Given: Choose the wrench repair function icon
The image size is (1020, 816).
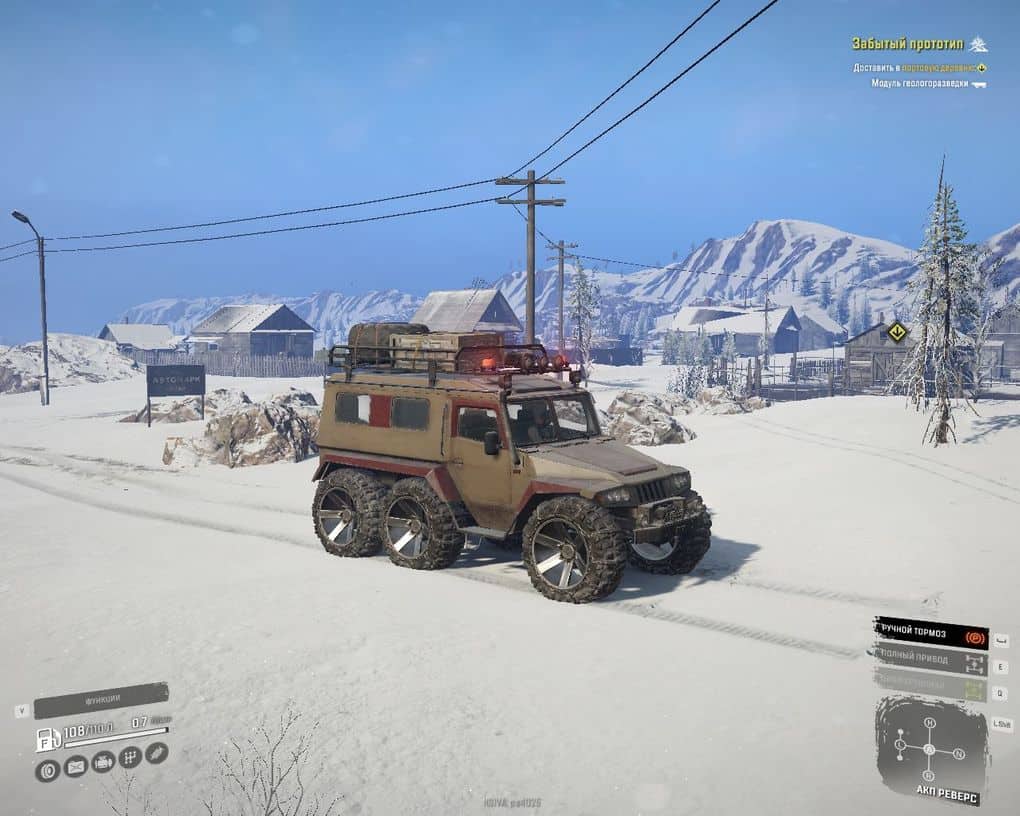Looking at the screenshot, I should click(x=156, y=752).
